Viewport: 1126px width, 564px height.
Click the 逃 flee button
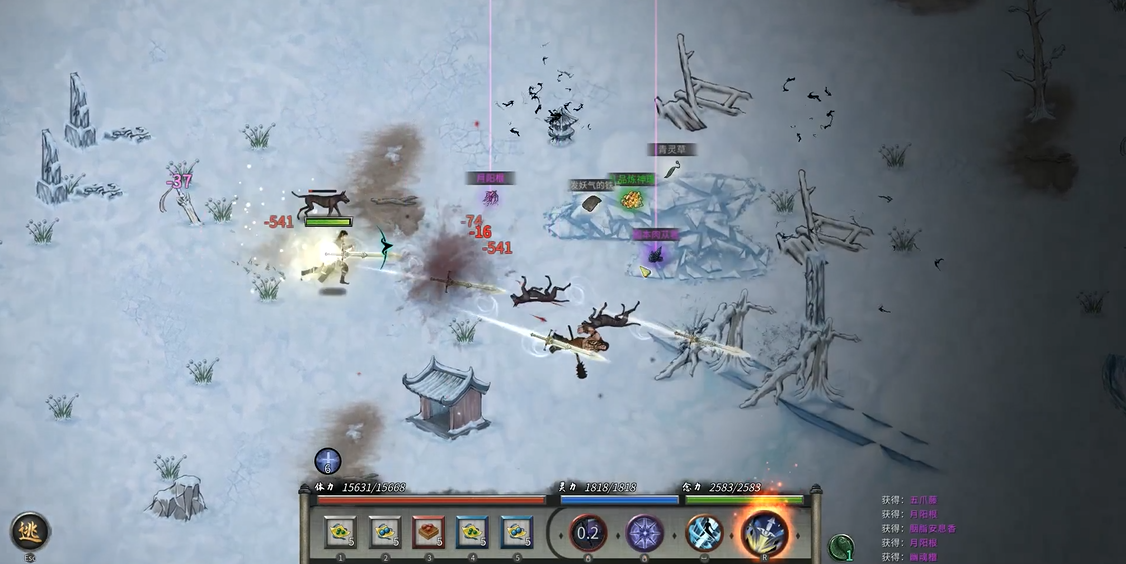click(x=30, y=531)
